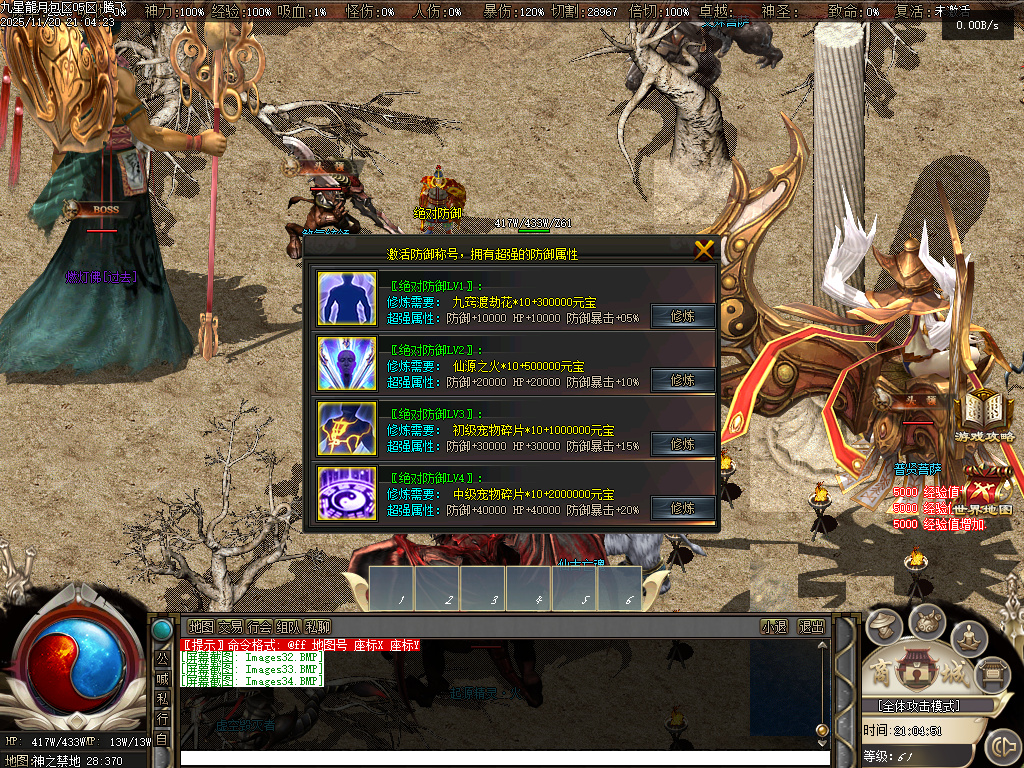Switch to the 地图 chat tab
The image size is (1024, 768).
tap(201, 627)
